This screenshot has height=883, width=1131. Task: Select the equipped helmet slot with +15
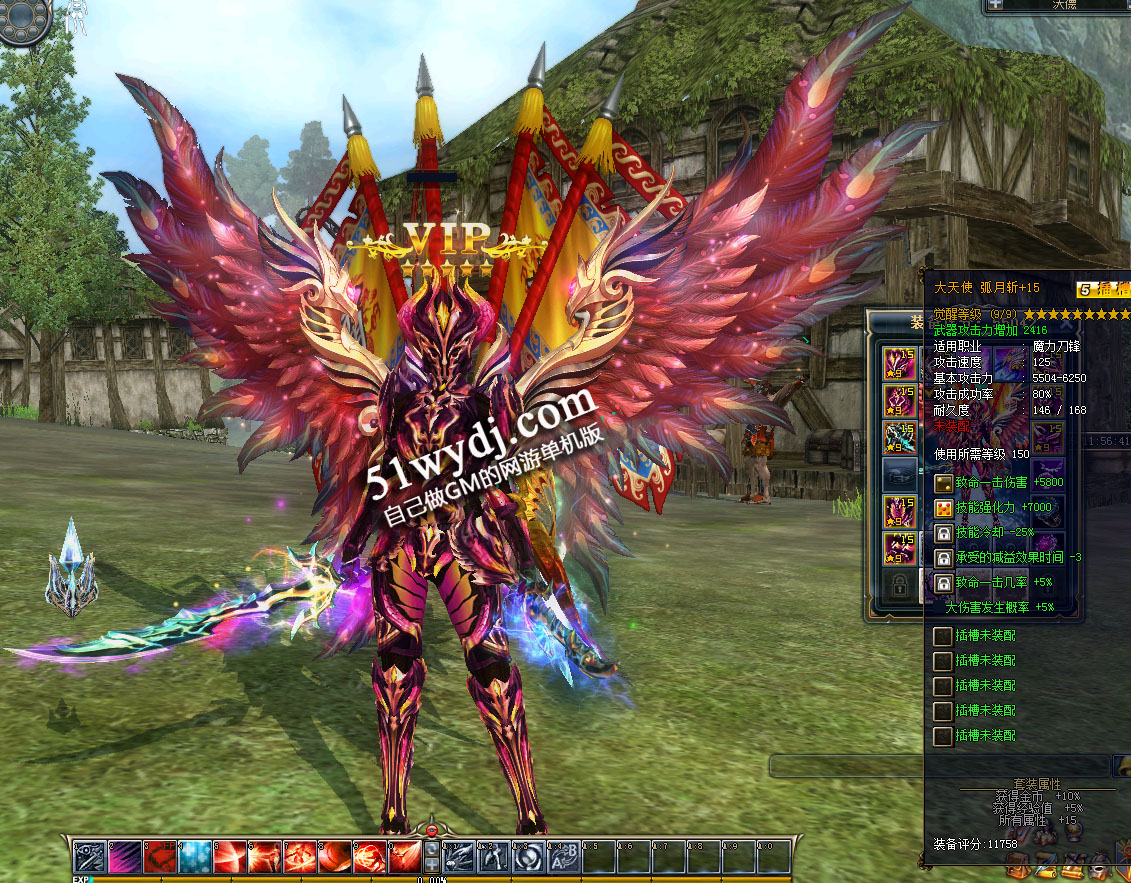[900, 364]
